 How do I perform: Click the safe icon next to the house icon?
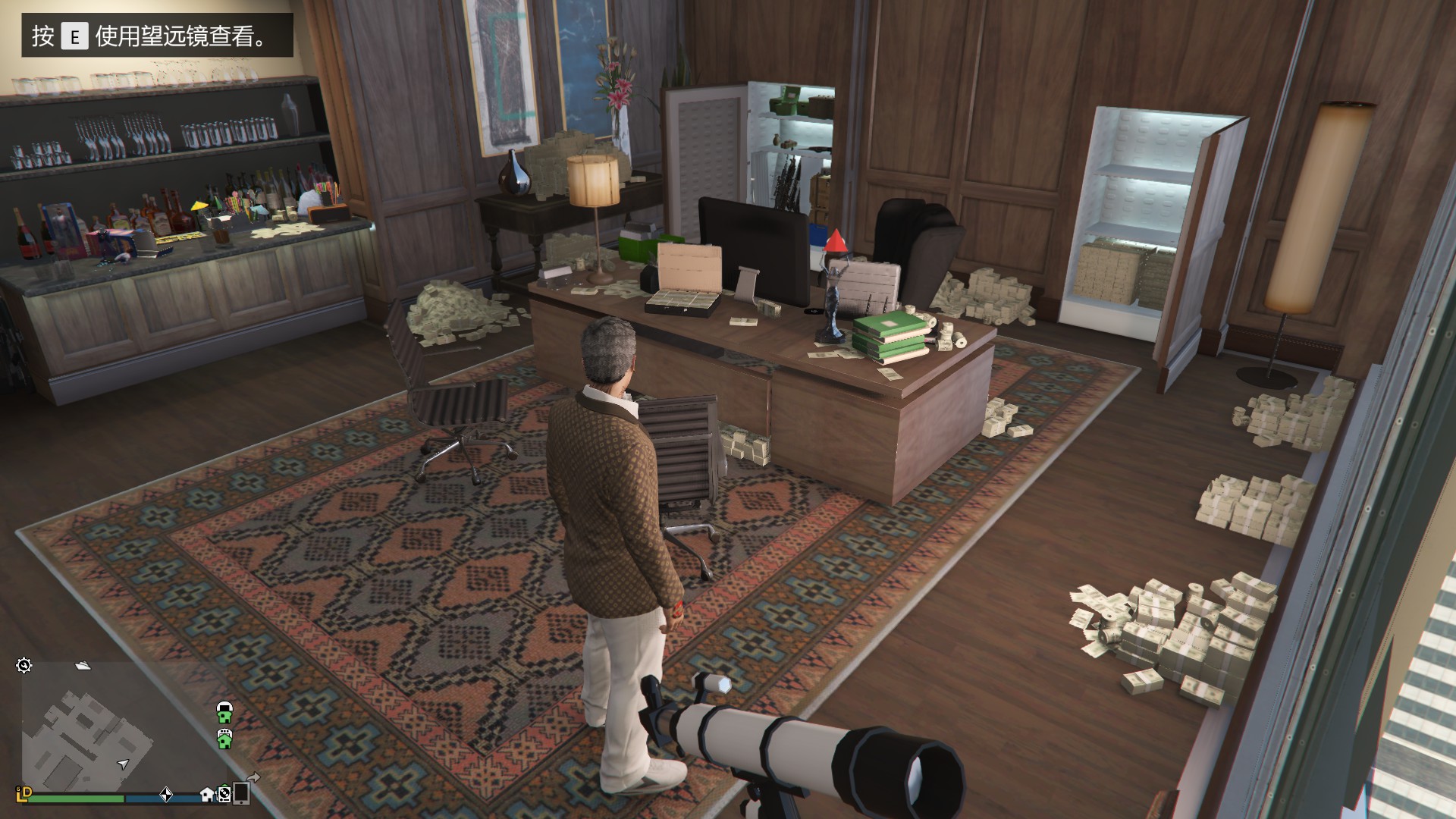click(x=223, y=796)
